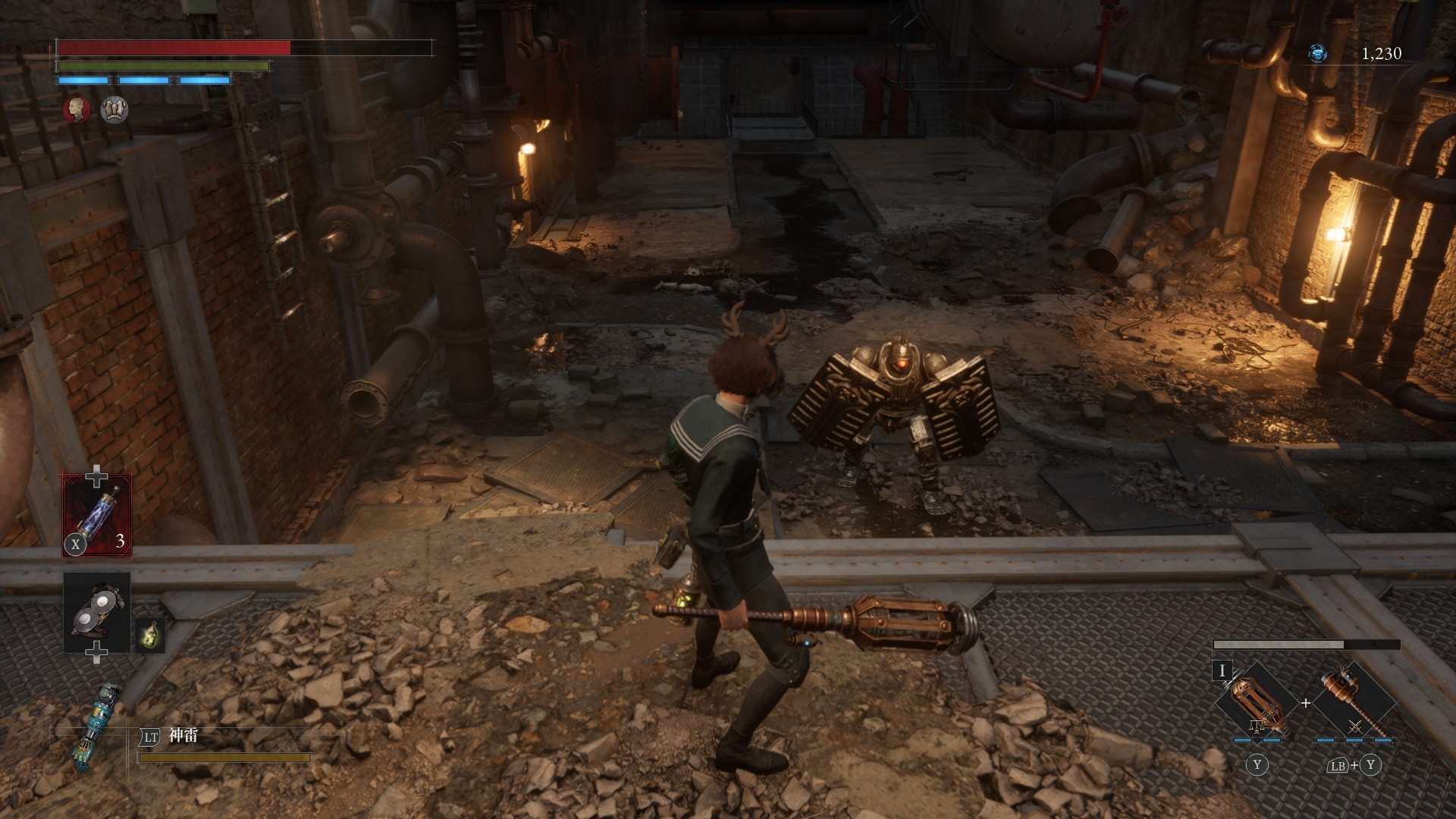Toggle the small glowing lamp icon
Screen dimensions: 1456x819
(x=151, y=634)
